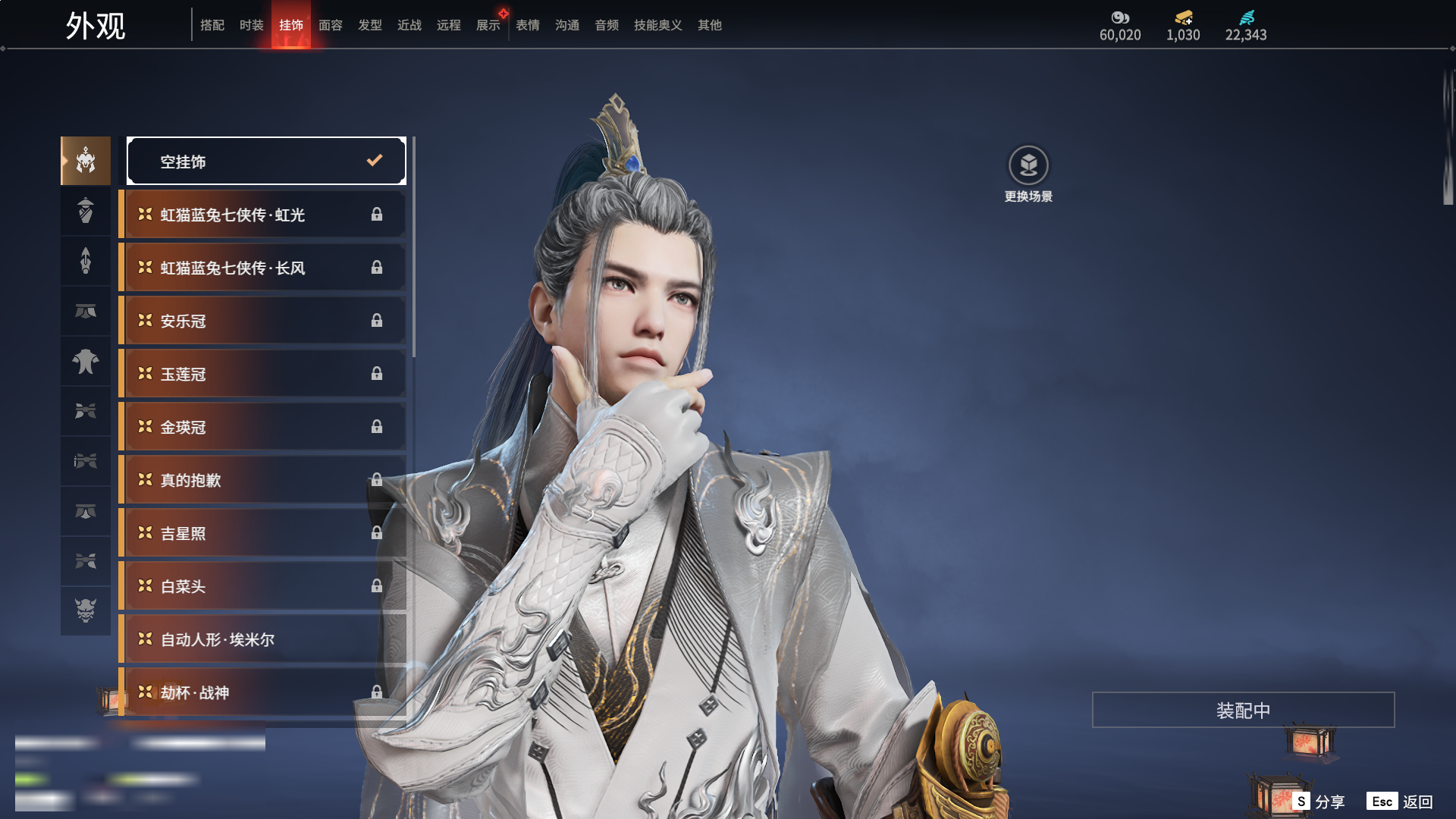
Task: Switch to the 时装 tab
Action: (251, 25)
